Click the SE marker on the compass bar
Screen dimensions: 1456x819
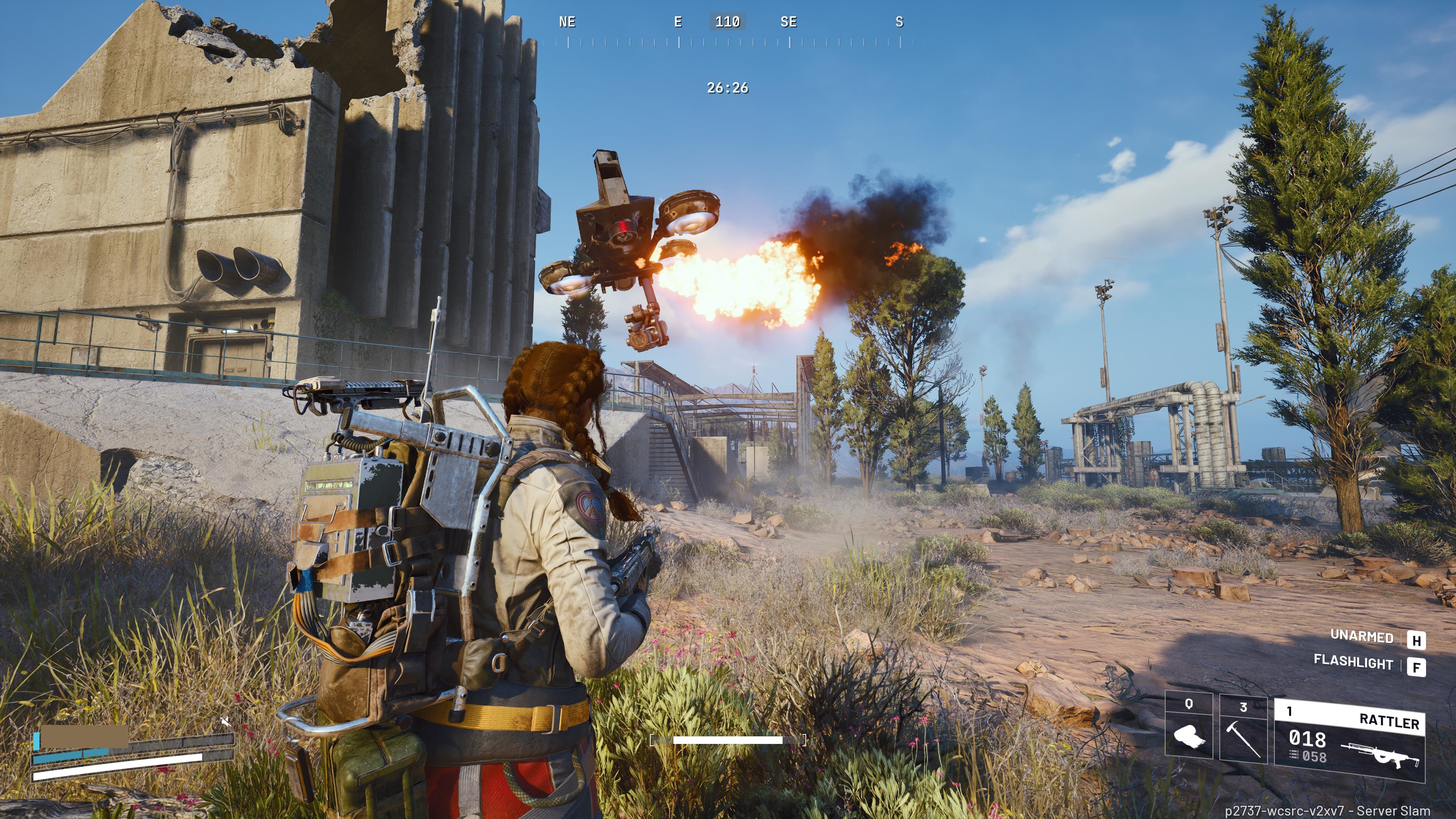point(789,22)
